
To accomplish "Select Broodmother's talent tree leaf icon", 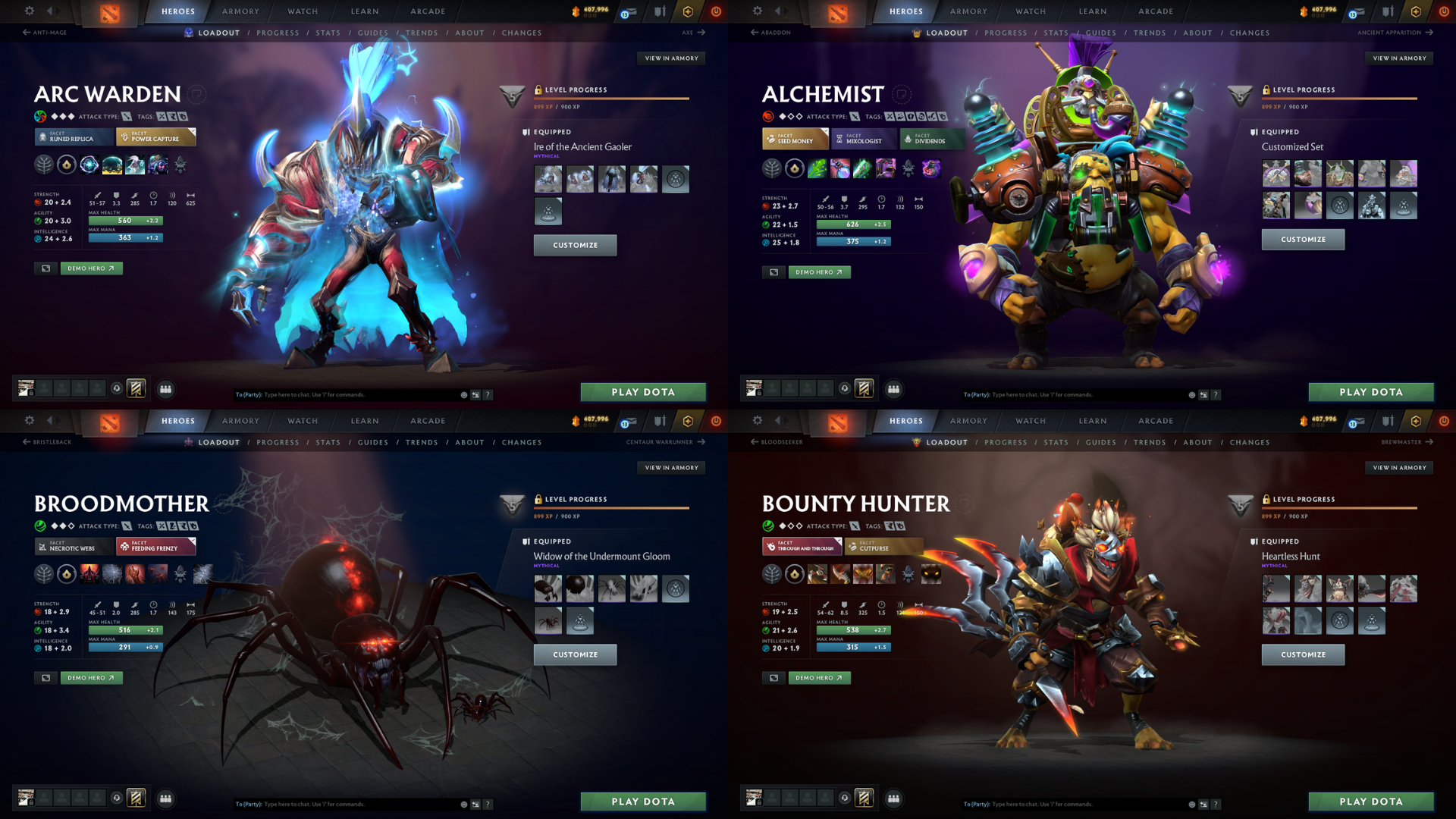I will coord(43,574).
